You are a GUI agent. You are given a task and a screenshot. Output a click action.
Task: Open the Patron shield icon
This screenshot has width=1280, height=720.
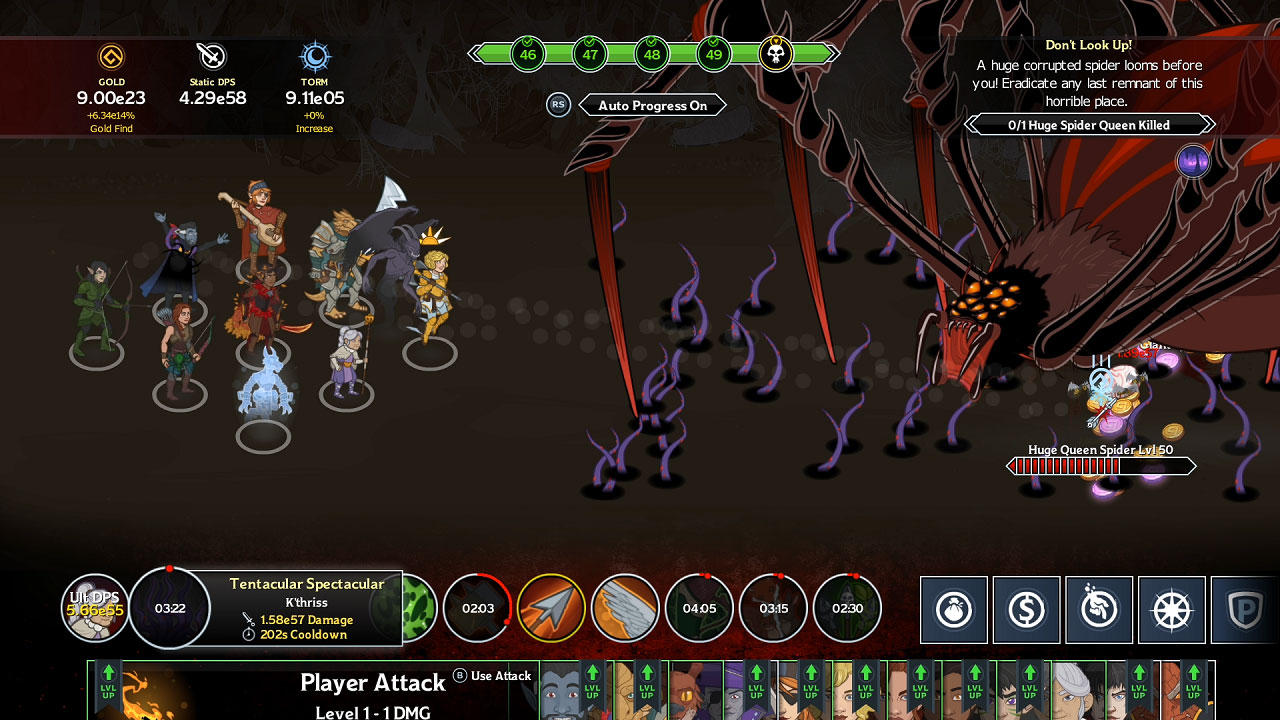[1242, 609]
